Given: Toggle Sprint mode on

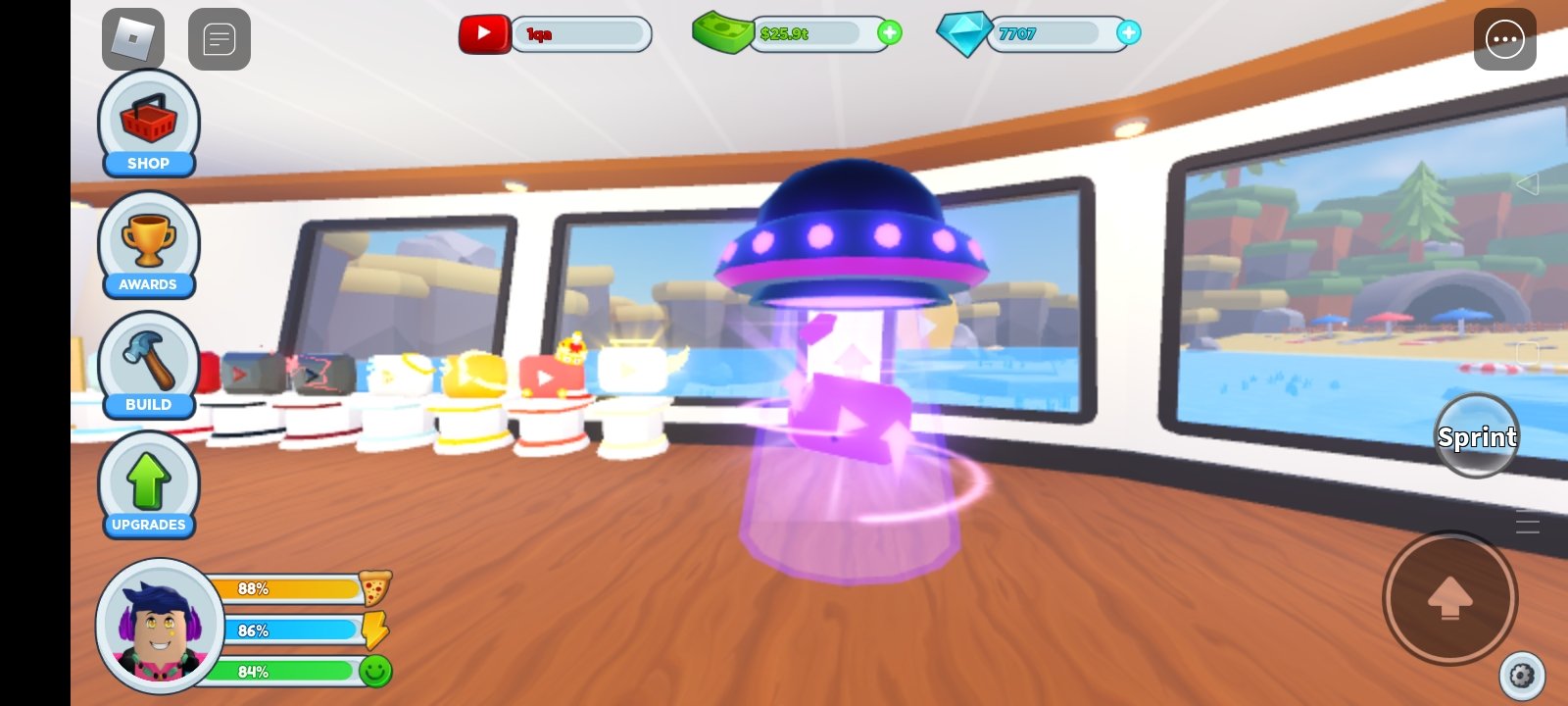Looking at the screenshot, I should coord(1476,436).
